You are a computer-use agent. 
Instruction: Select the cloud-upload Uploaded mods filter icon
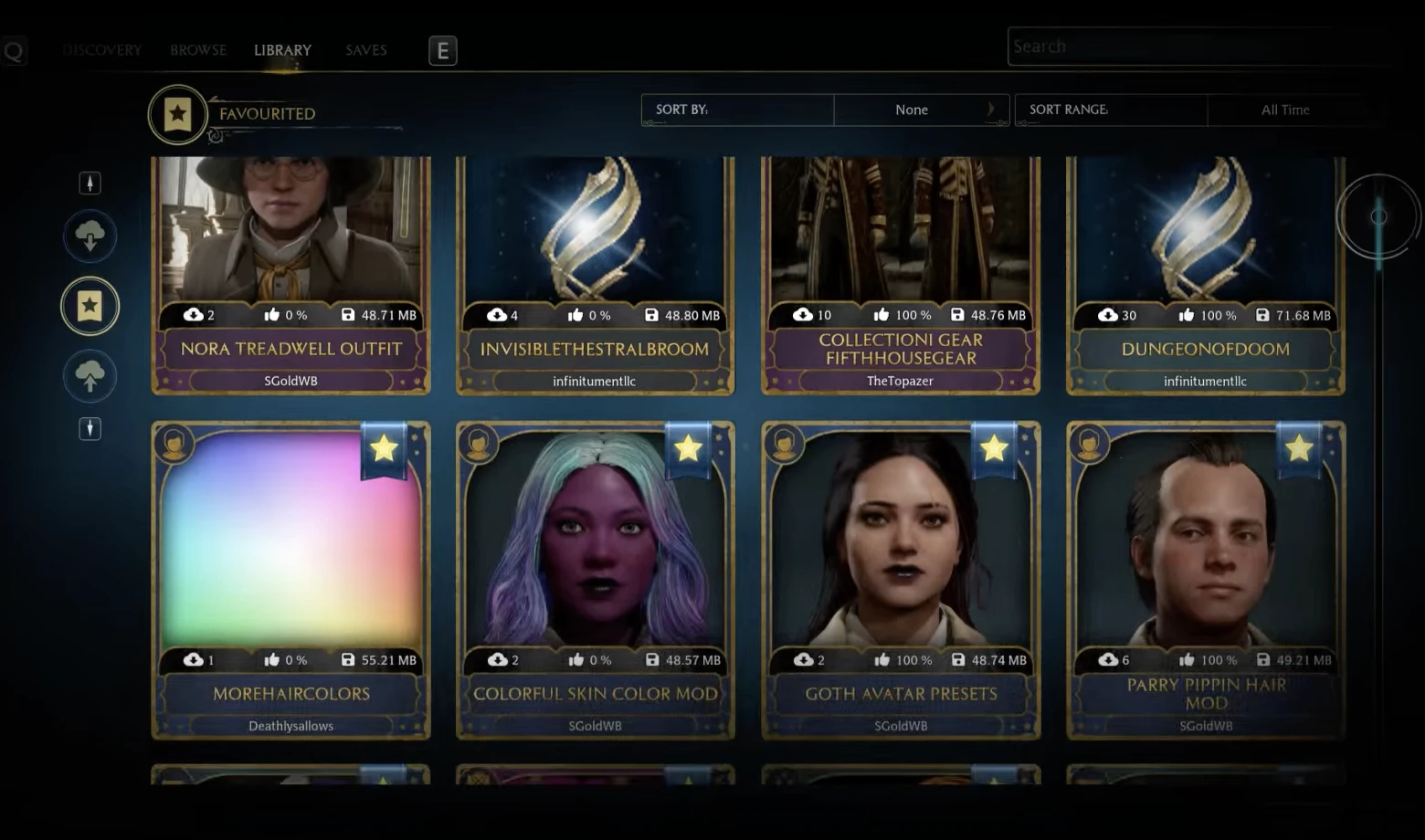pyautogui.click(x=90, y=375)
